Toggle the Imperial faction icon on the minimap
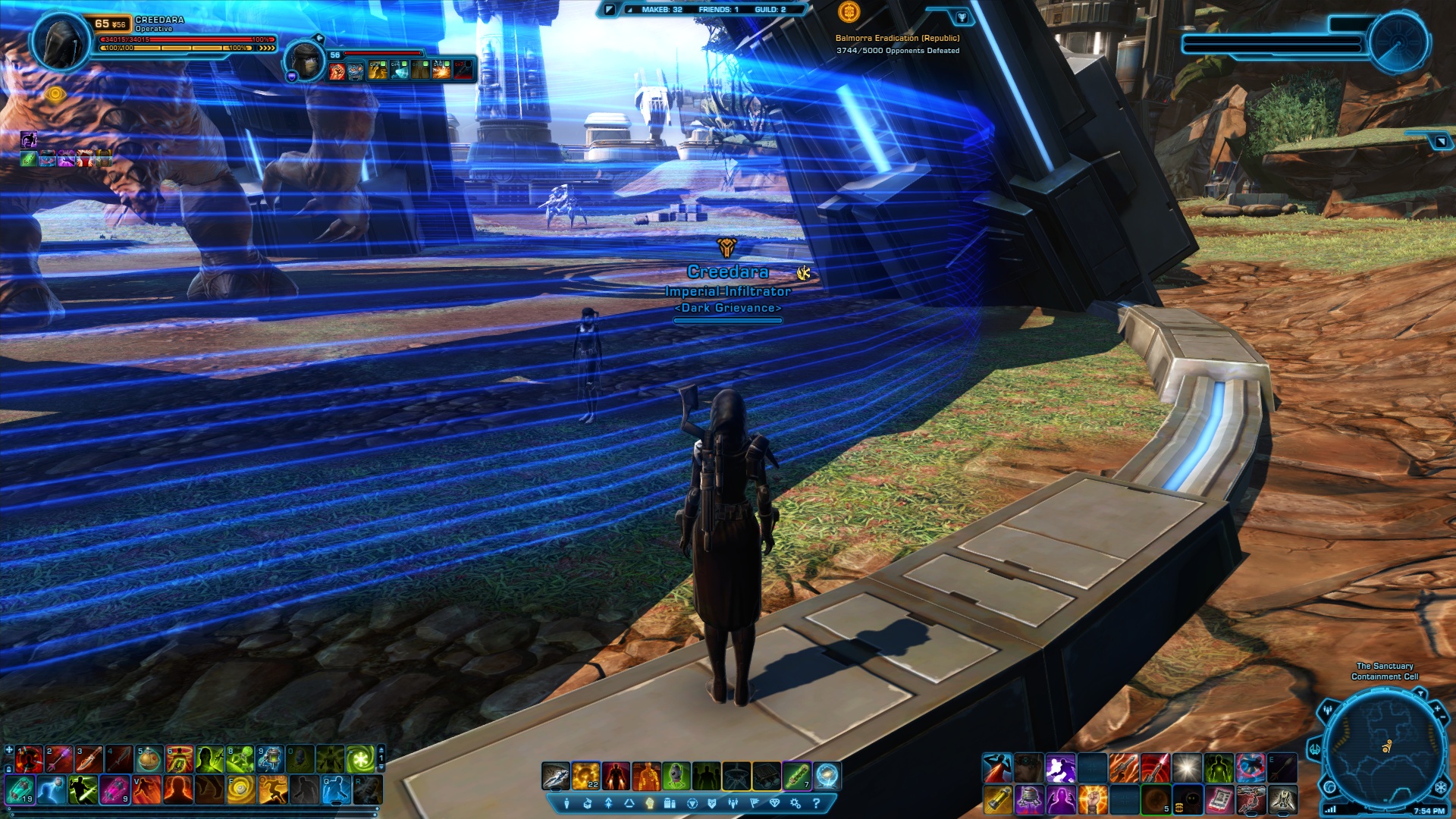Image resolution: width=1456 pixels, height=819 pixels. pos(1441,787)
